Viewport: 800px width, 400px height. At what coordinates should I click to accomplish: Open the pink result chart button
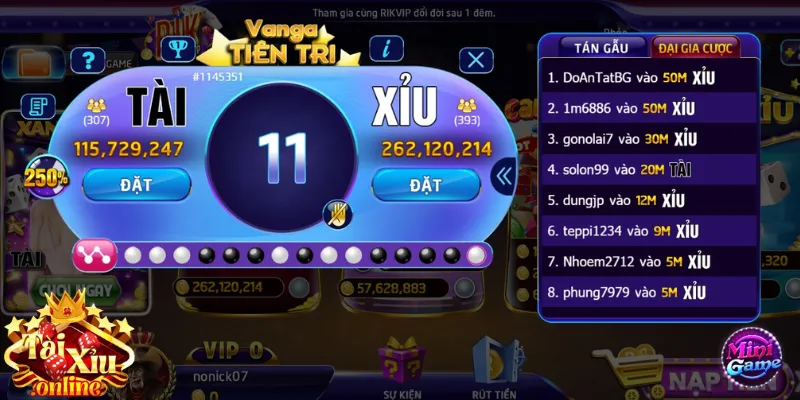click(x=94, y=255)
